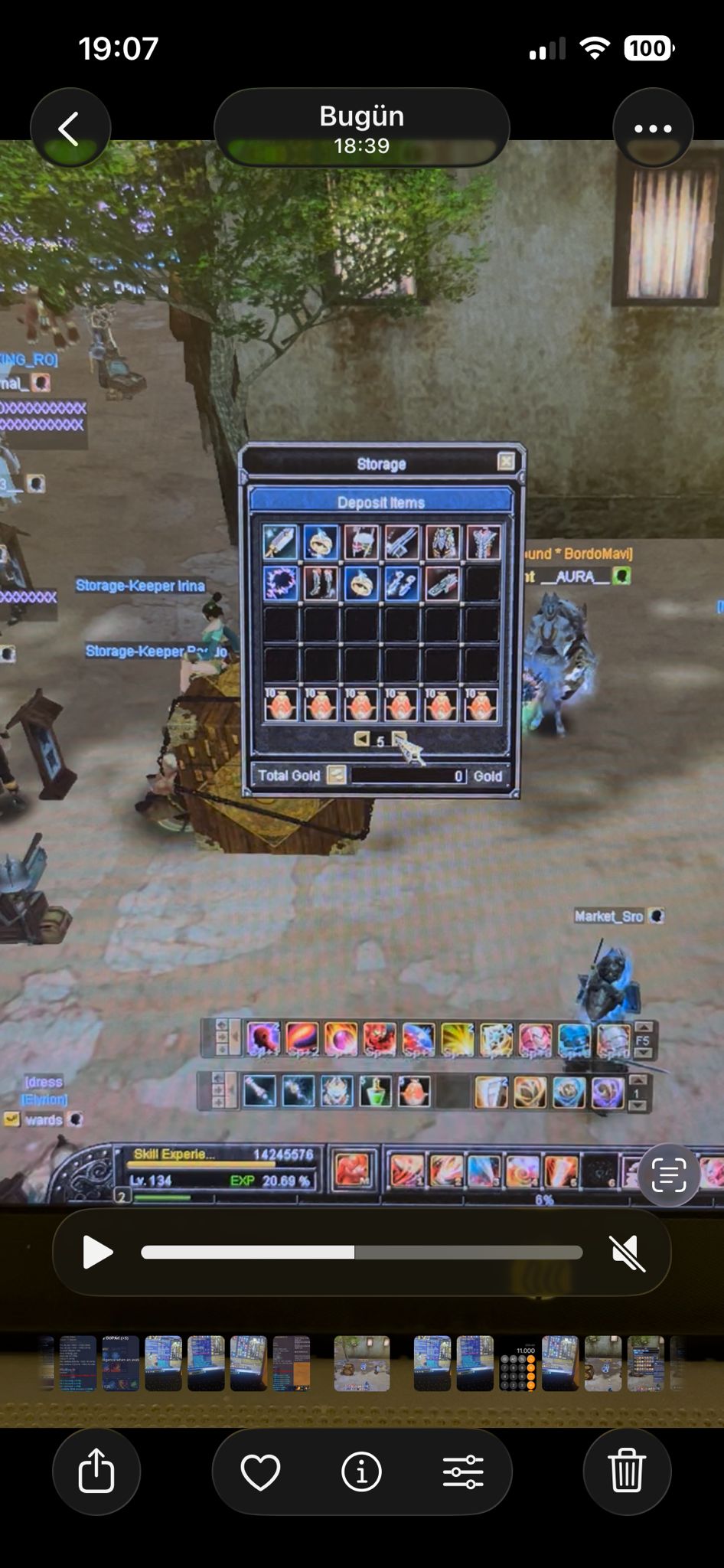Go to the next storage page

[x=399, y=739]
